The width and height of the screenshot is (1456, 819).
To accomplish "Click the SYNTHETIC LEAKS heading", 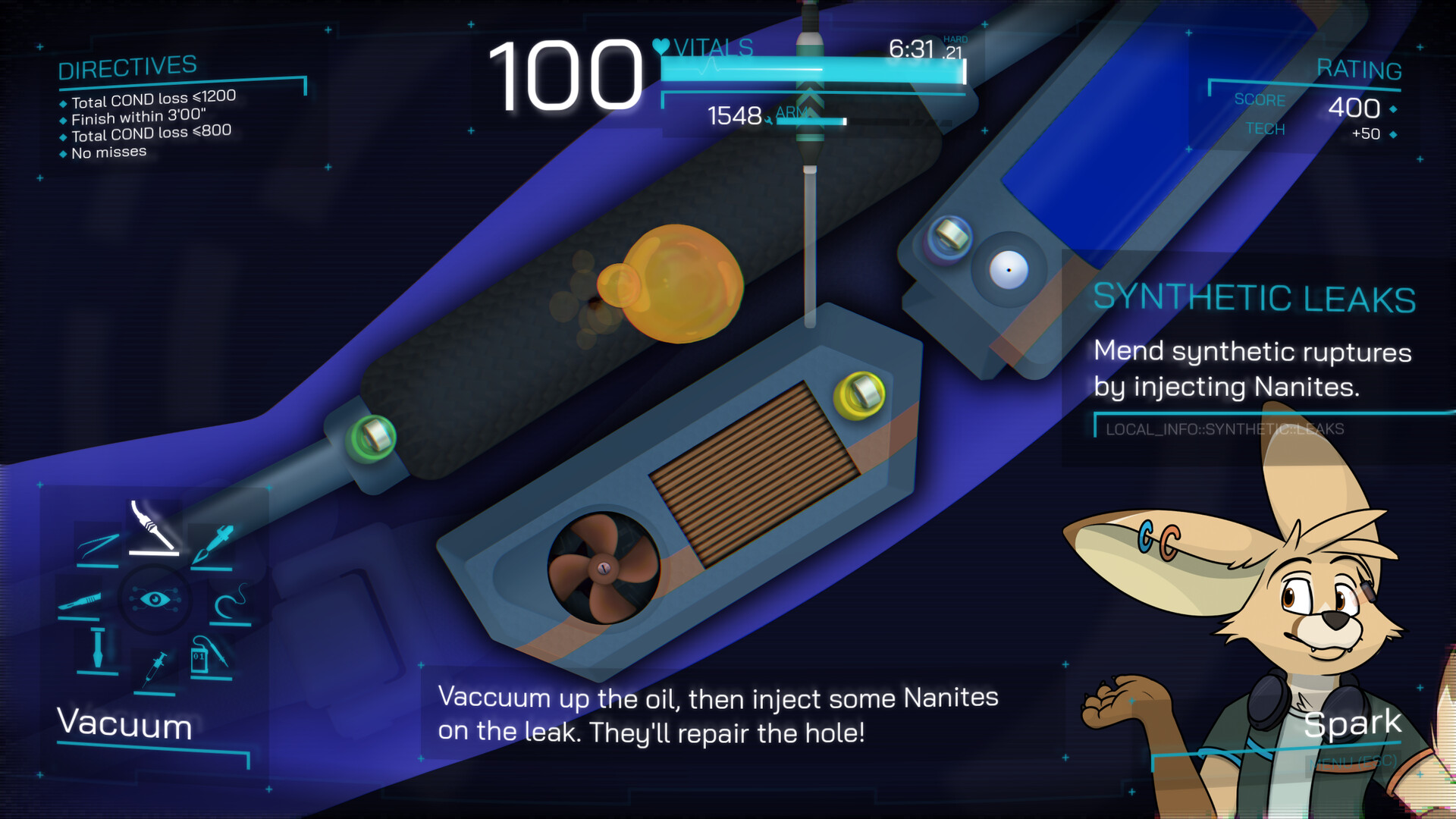I will pyautogui.click(x=1254, y=298).
